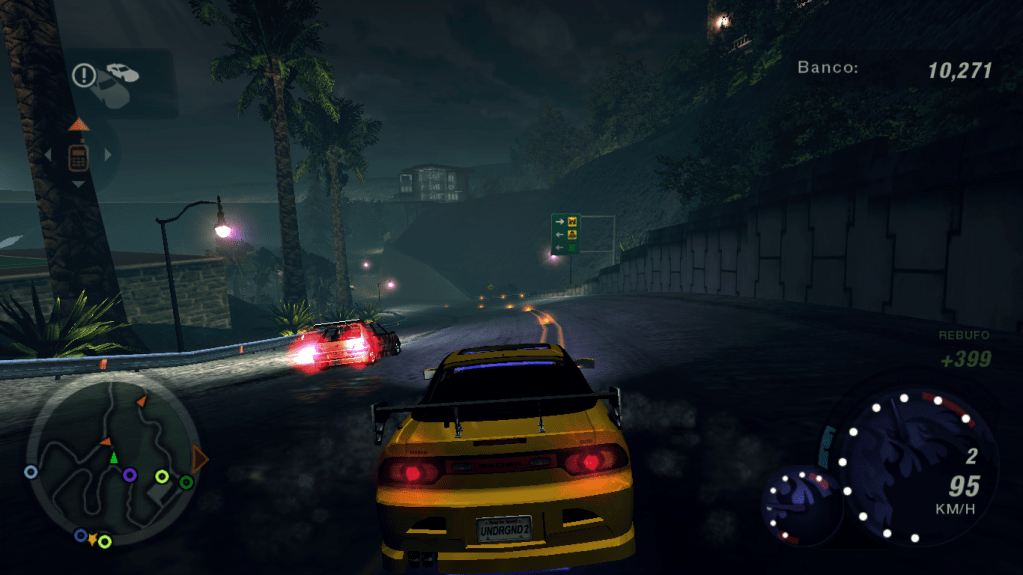The image size is (1023, 575).
Task: Click the dark green ring marker on minimap
Action: click(186, 483)
